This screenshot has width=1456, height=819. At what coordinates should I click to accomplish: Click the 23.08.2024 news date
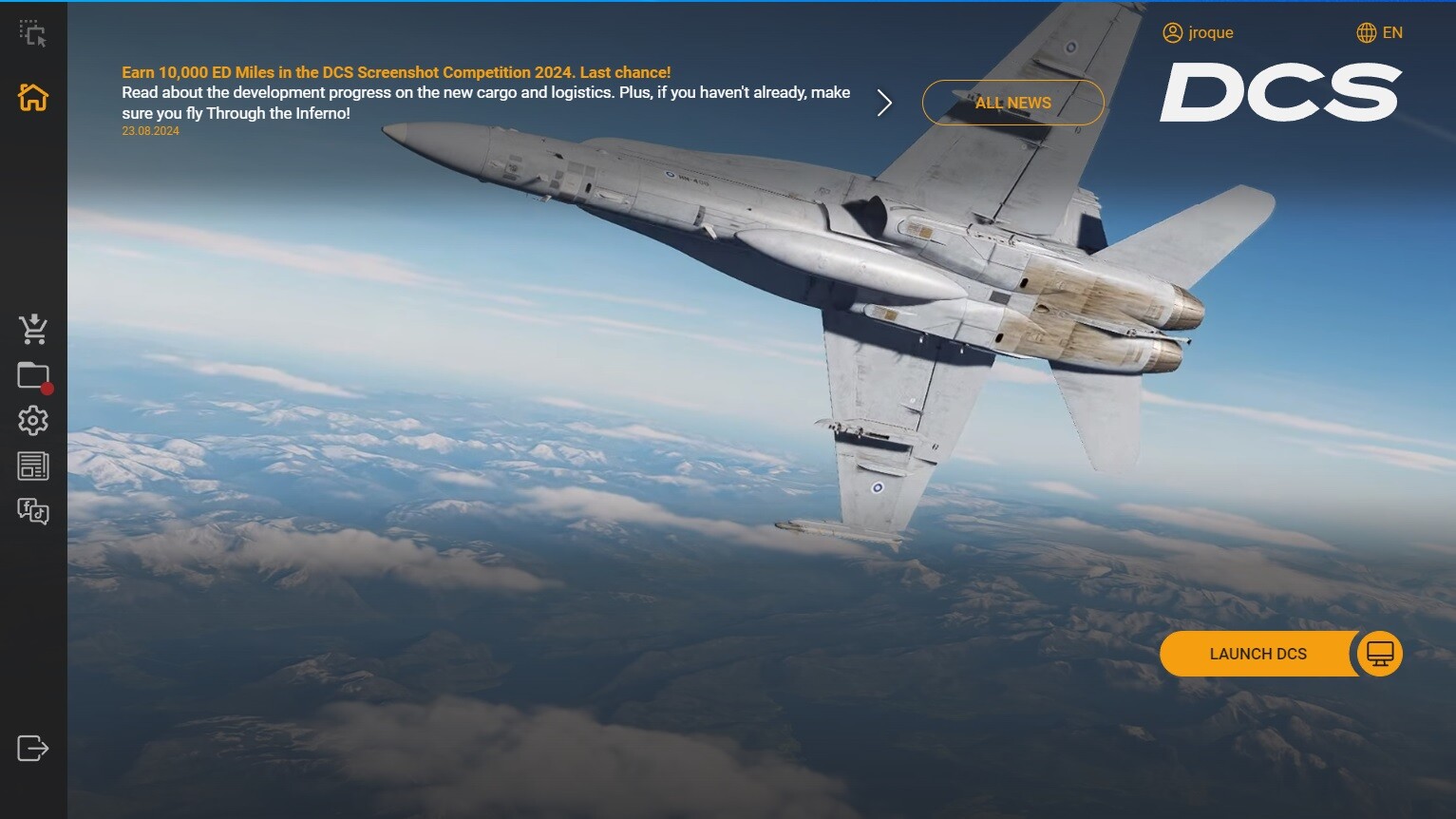[150, 131]
